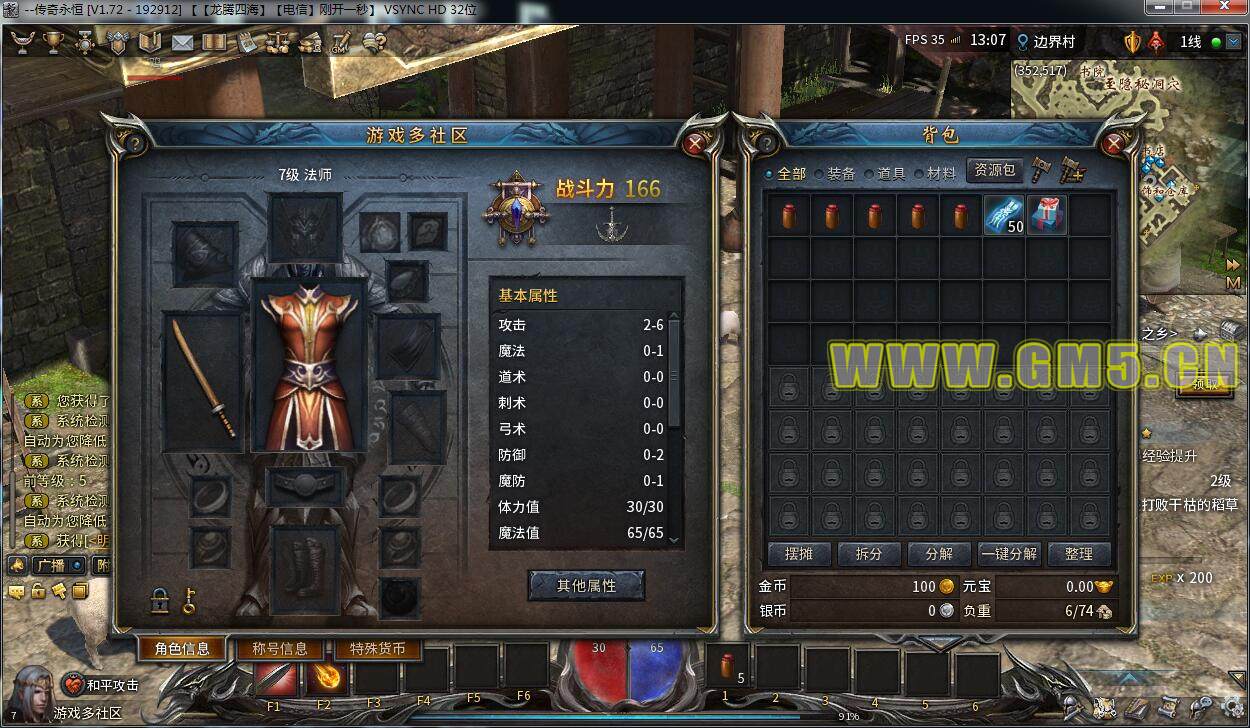Open 其他属性 other attributes
This screenshot has height=728, width=1250.
click(586, 585)
